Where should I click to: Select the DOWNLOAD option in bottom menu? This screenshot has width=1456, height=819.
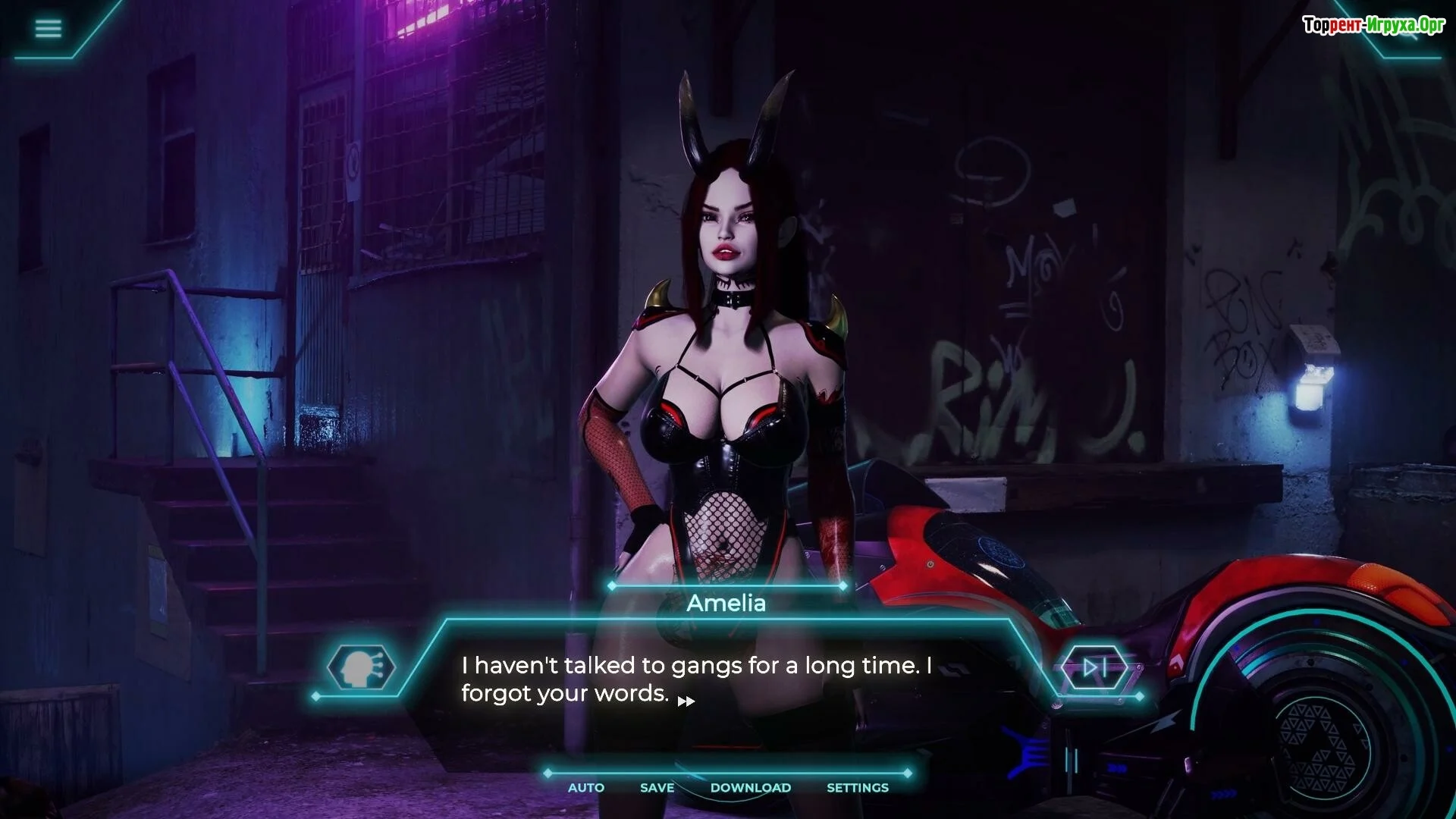750,787
